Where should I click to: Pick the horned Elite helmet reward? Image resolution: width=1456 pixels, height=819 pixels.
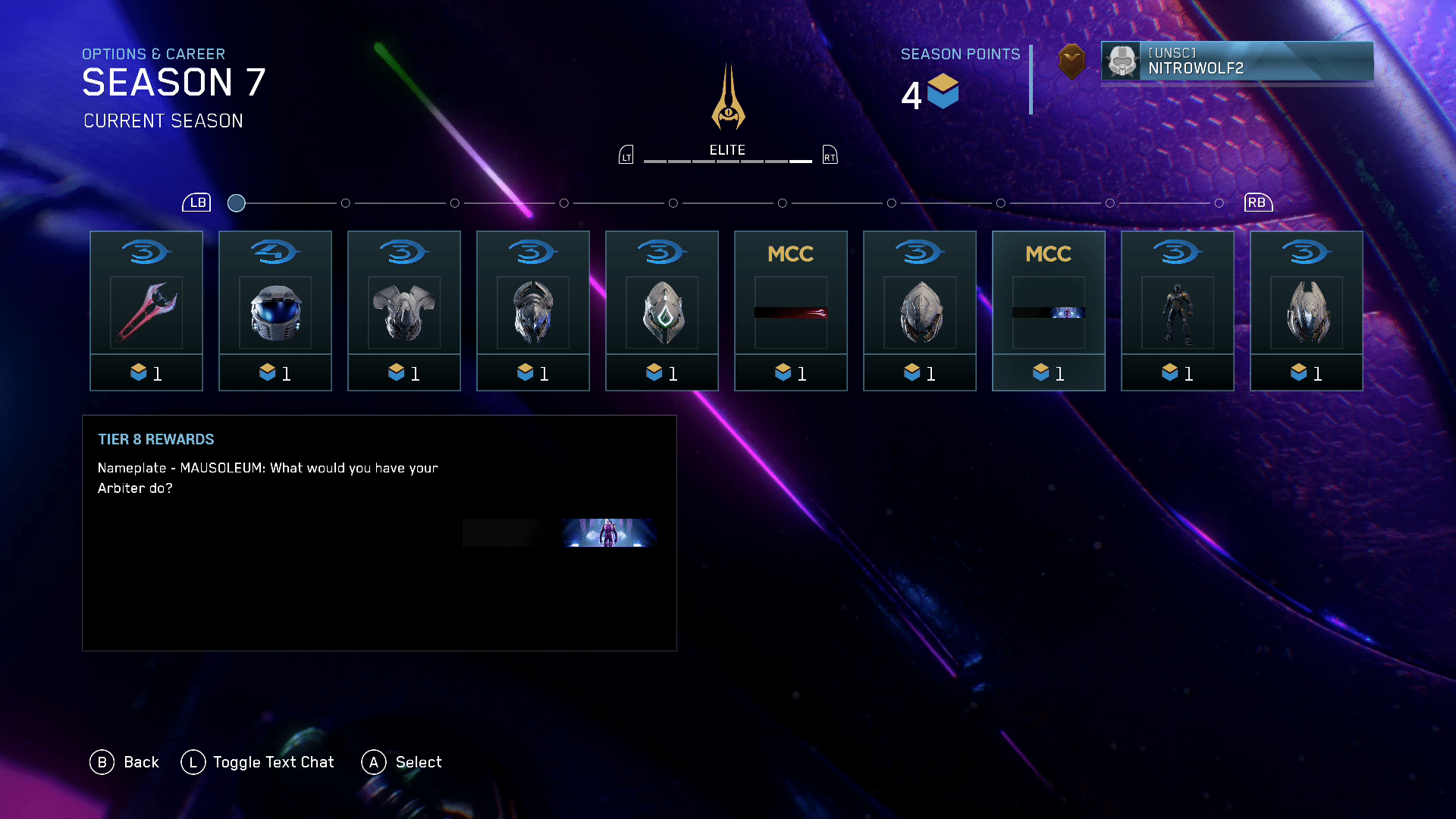tap(533, 311)
